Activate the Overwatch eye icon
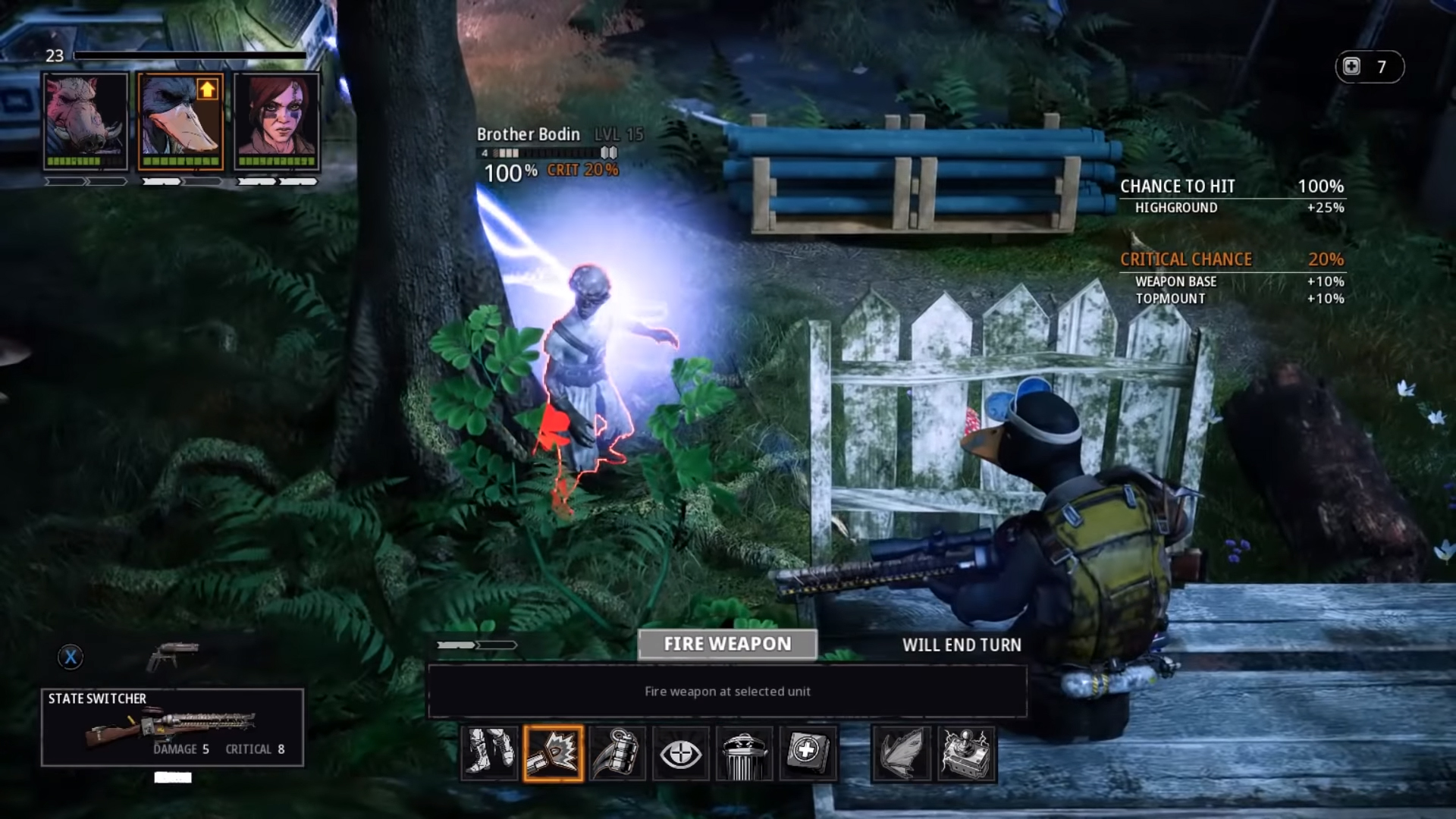 click(x=680, y=754)
